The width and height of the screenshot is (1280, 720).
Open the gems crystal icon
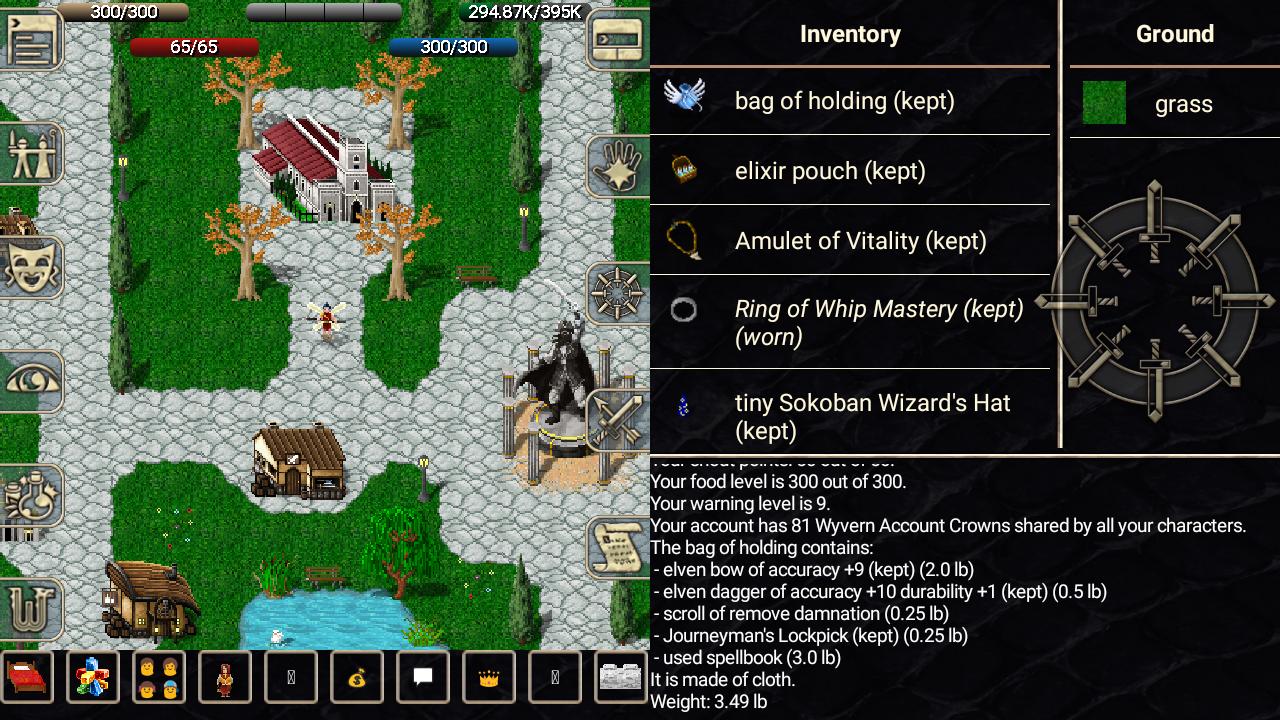click(x=93, y=677)
